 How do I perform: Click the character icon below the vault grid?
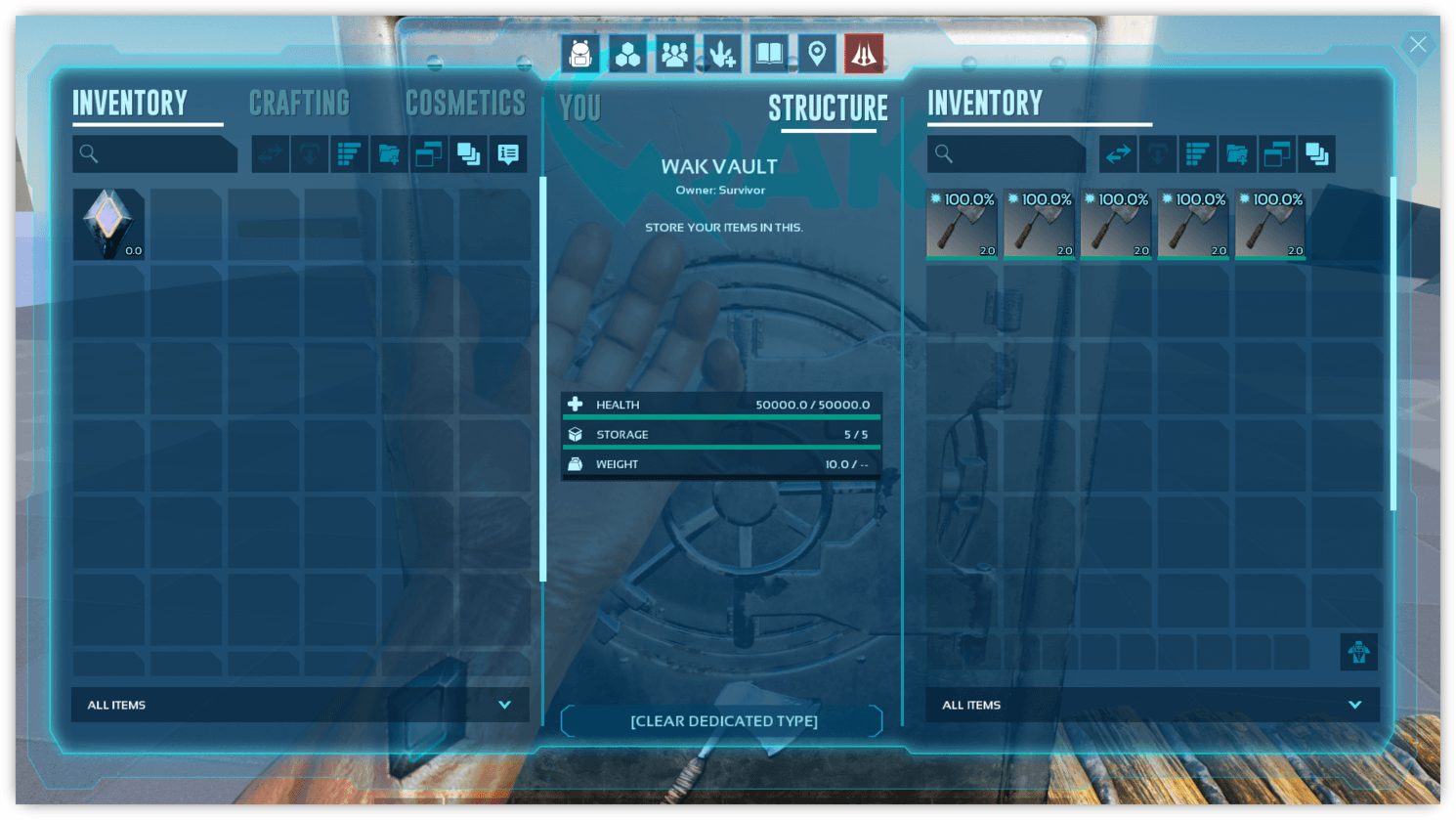click(x=1358, y=652)
